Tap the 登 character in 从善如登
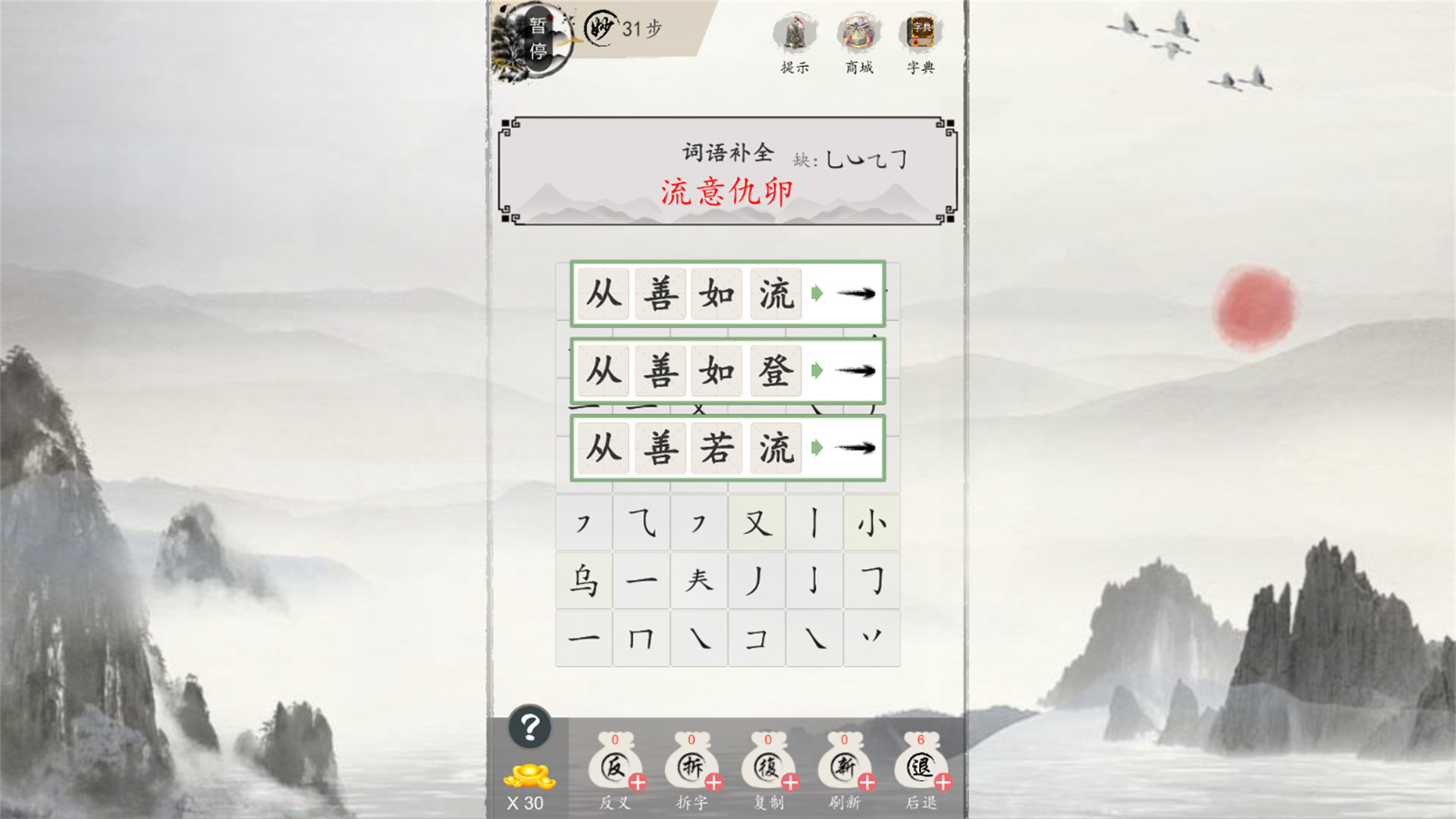Image resolution: width=1456 pixels, height=819 pixels. click(x=774, y=372)
